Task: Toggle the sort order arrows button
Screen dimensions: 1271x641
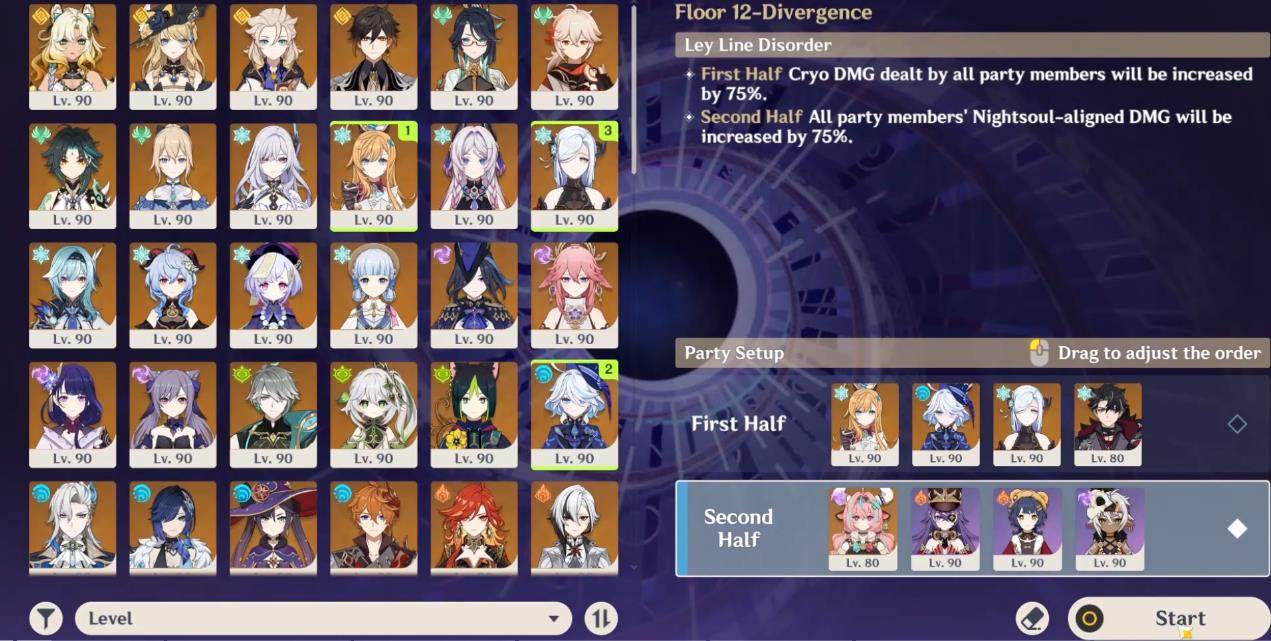Action: tap(600, 618)
